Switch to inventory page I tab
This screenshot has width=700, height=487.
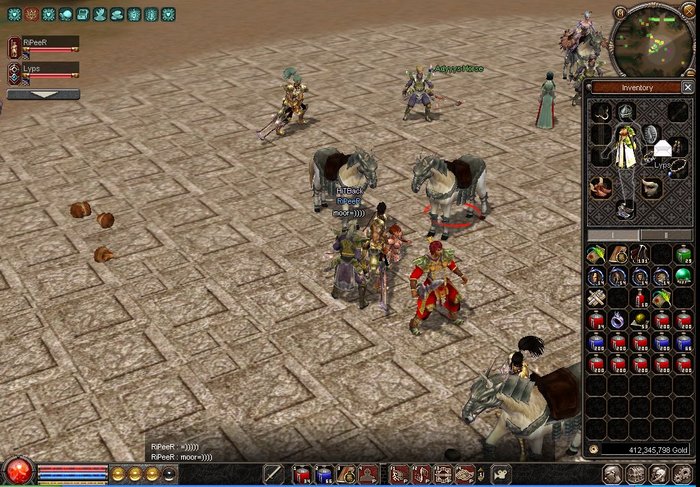[613, 235]
